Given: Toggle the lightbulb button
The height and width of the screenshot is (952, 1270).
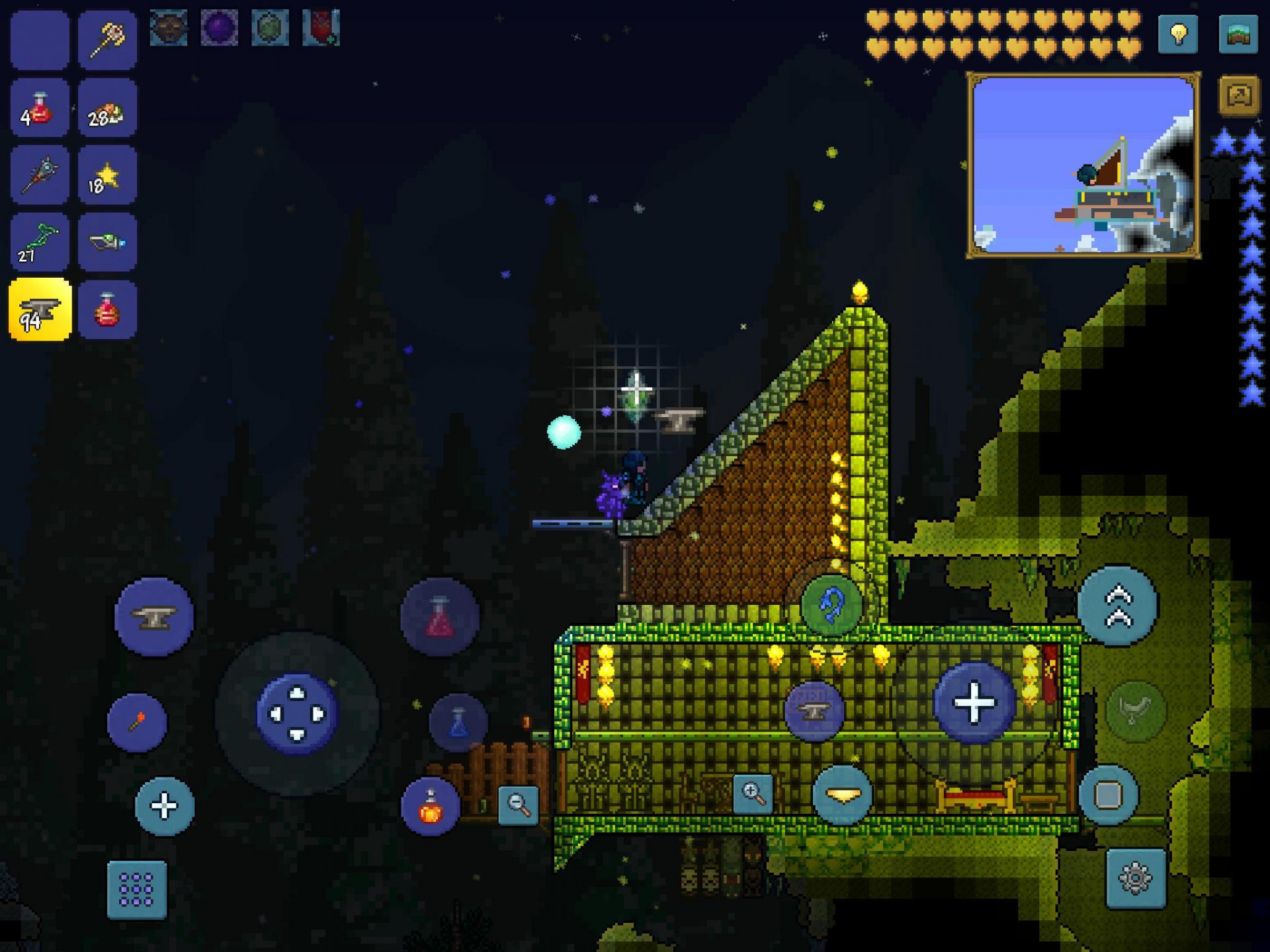Looking at the screenshot, I should click(1178, 34).
